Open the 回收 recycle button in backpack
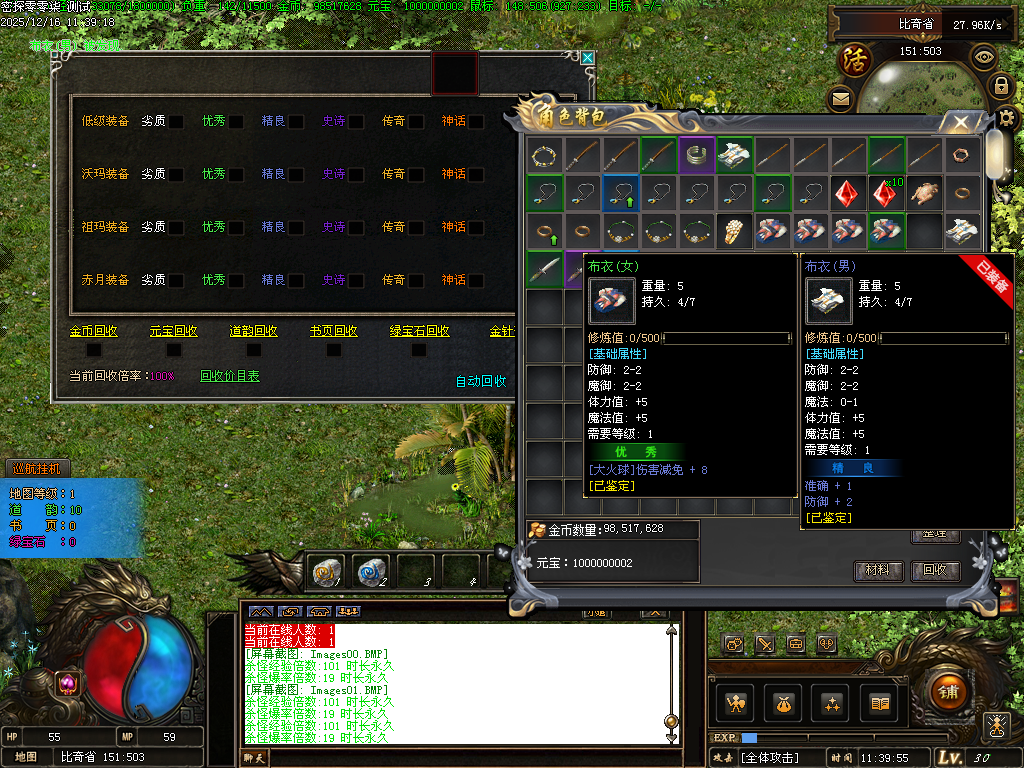1024x768 pixels. point(935,571)
